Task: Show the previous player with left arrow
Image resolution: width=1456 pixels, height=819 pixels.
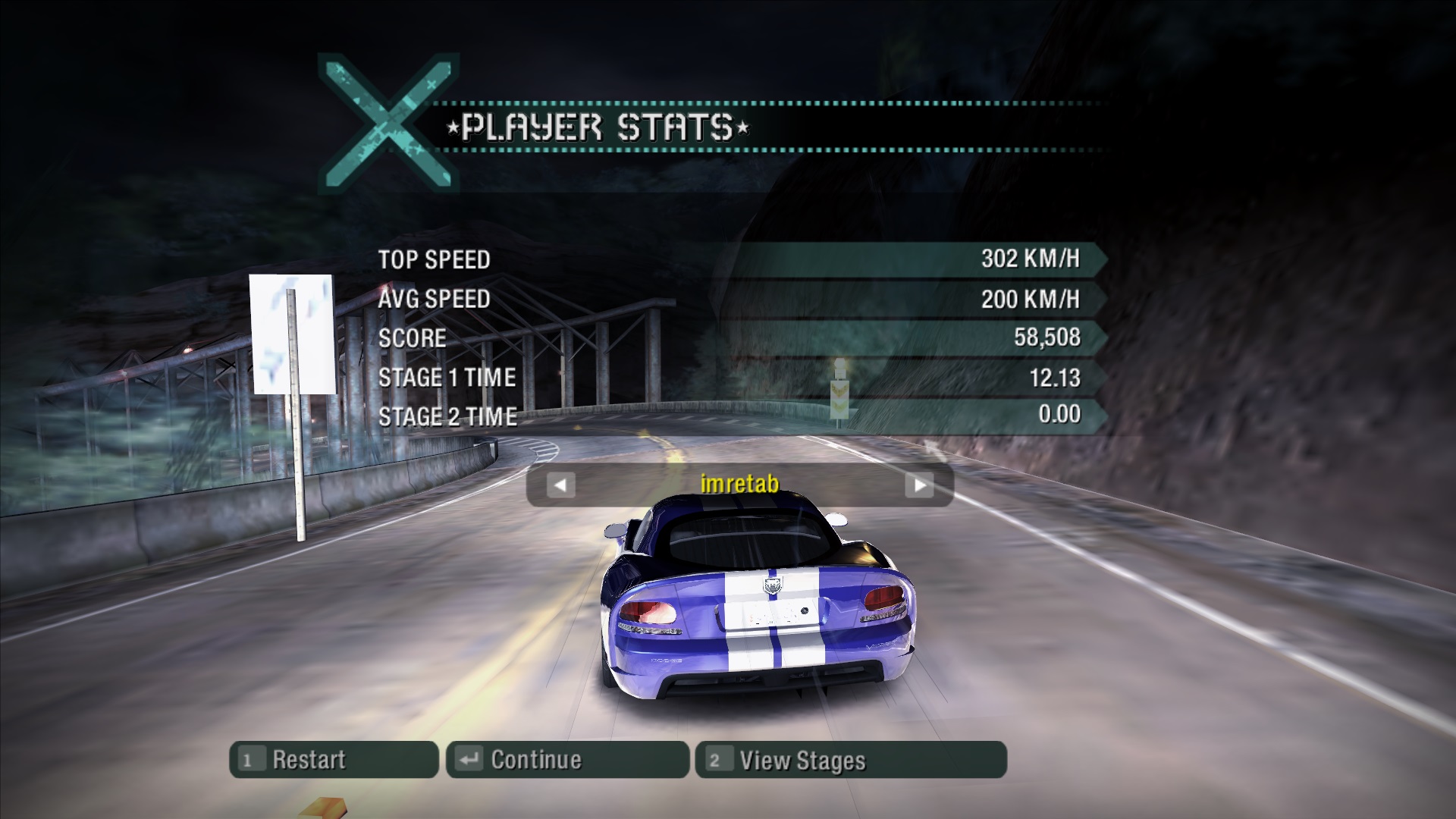Action: tap(561, 485)
